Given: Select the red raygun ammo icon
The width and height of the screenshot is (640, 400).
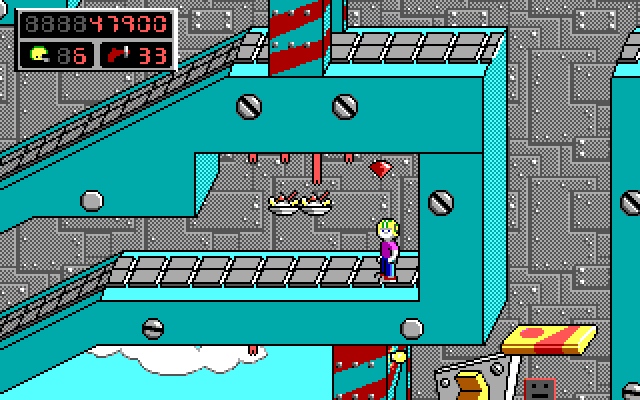Looking at the screenshot, I should point(119,54).
